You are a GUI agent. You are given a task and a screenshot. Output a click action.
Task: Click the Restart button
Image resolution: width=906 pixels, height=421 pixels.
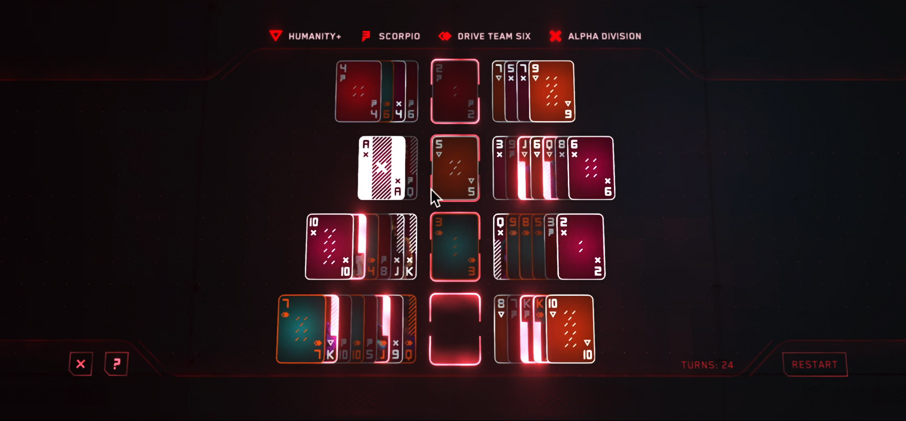click(814, 365)
